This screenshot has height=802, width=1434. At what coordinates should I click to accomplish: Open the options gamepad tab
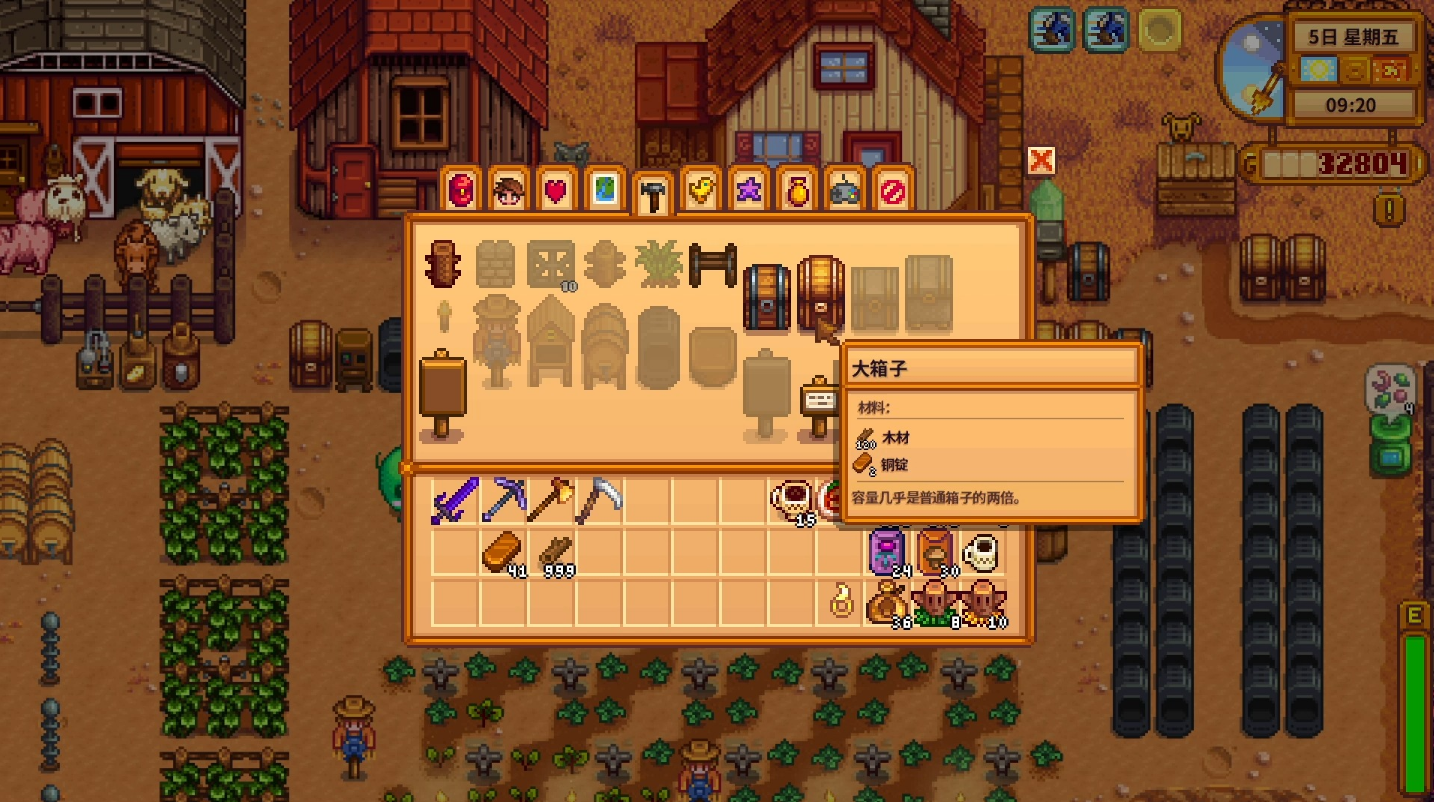click(x=844, y=190)
